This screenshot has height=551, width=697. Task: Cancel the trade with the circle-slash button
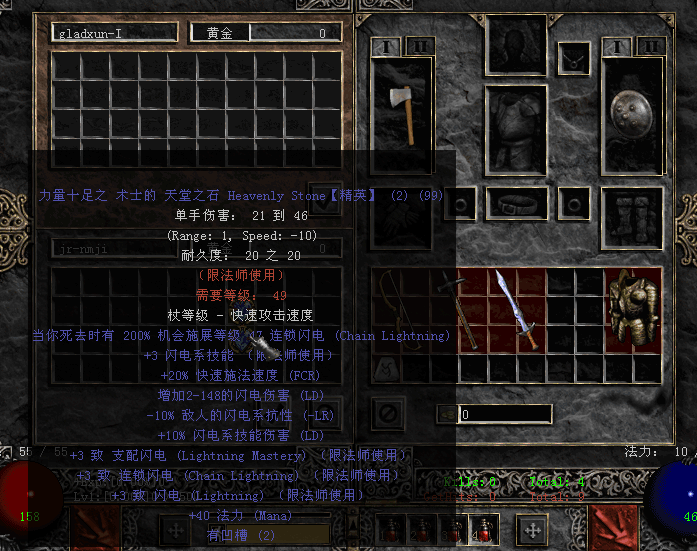[386, 412]
